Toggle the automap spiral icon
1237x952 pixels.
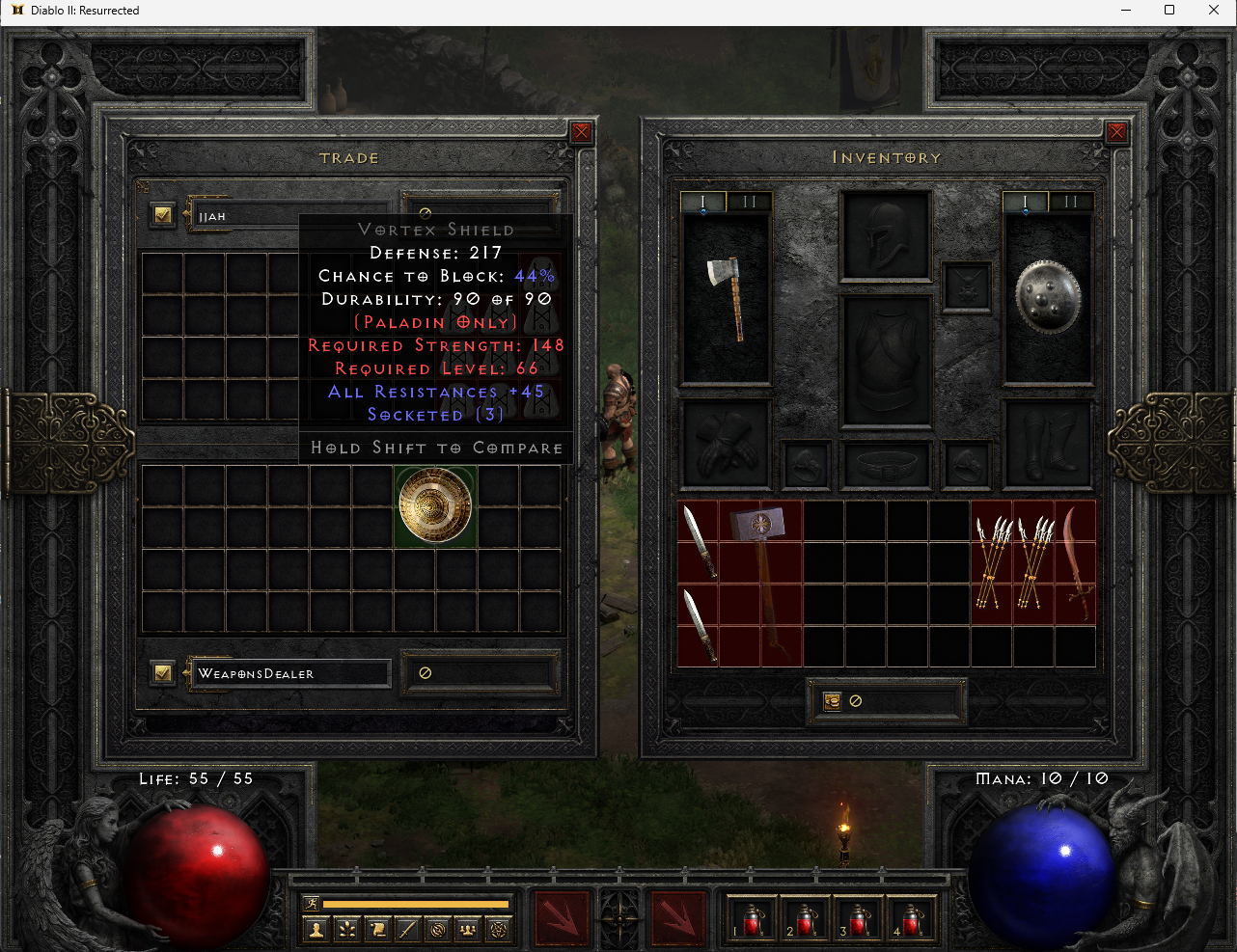click(x=437, y=930)
